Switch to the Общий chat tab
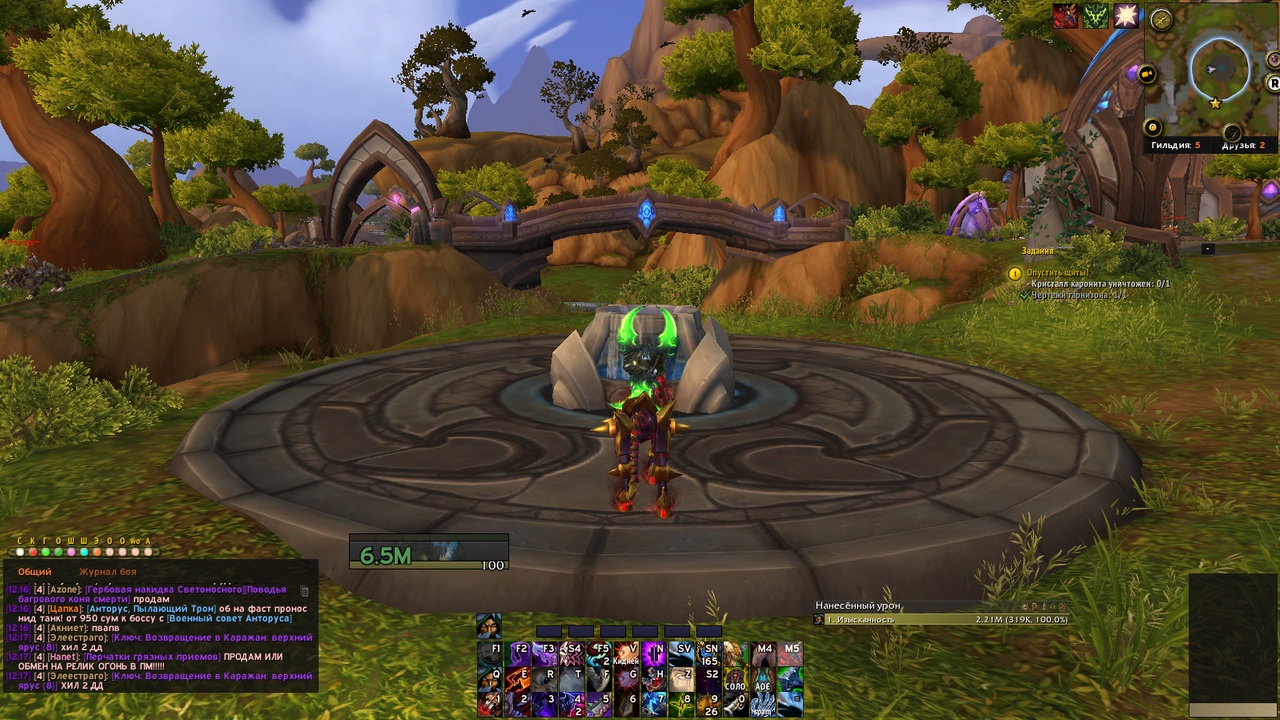Viewport: 1280px width, 720px height. click(34, 572)
